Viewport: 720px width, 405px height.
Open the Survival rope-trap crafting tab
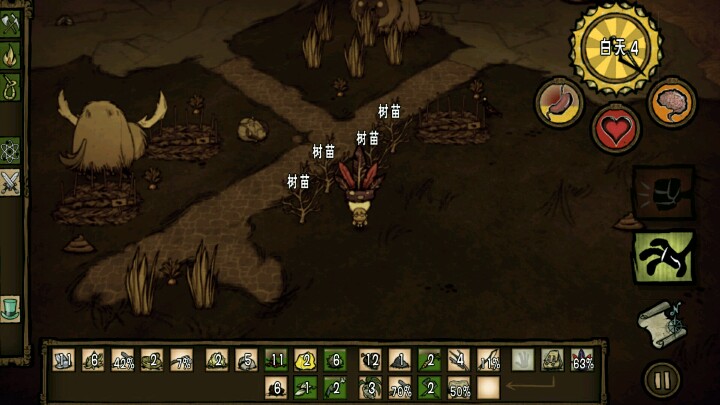click(x=9, y=90)
